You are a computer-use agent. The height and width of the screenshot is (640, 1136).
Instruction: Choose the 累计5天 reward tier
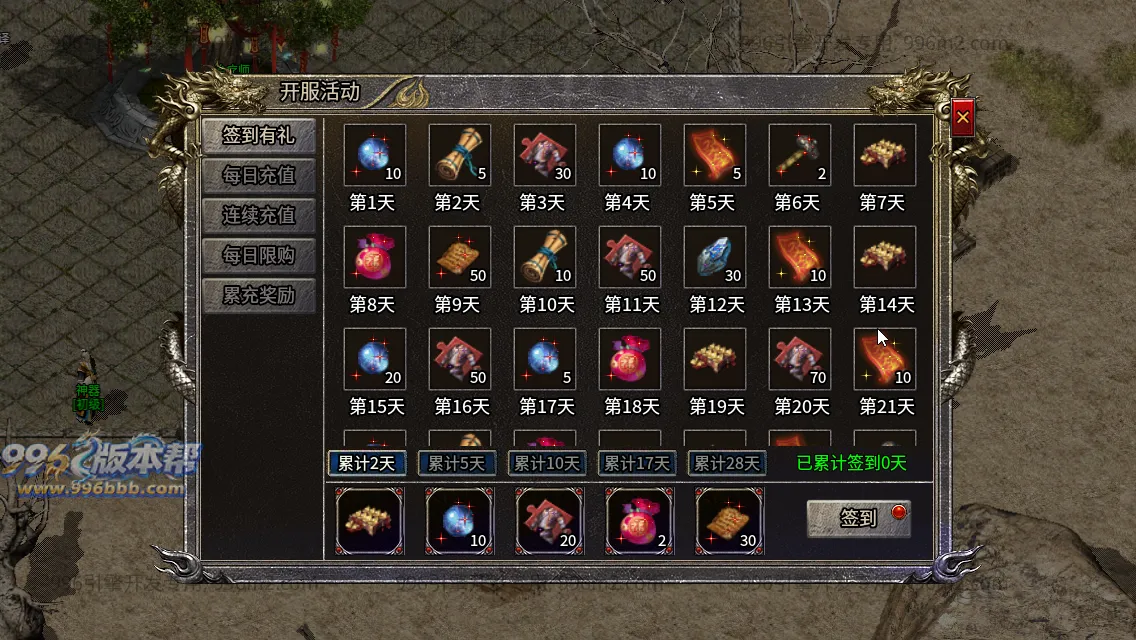(457, 463)
